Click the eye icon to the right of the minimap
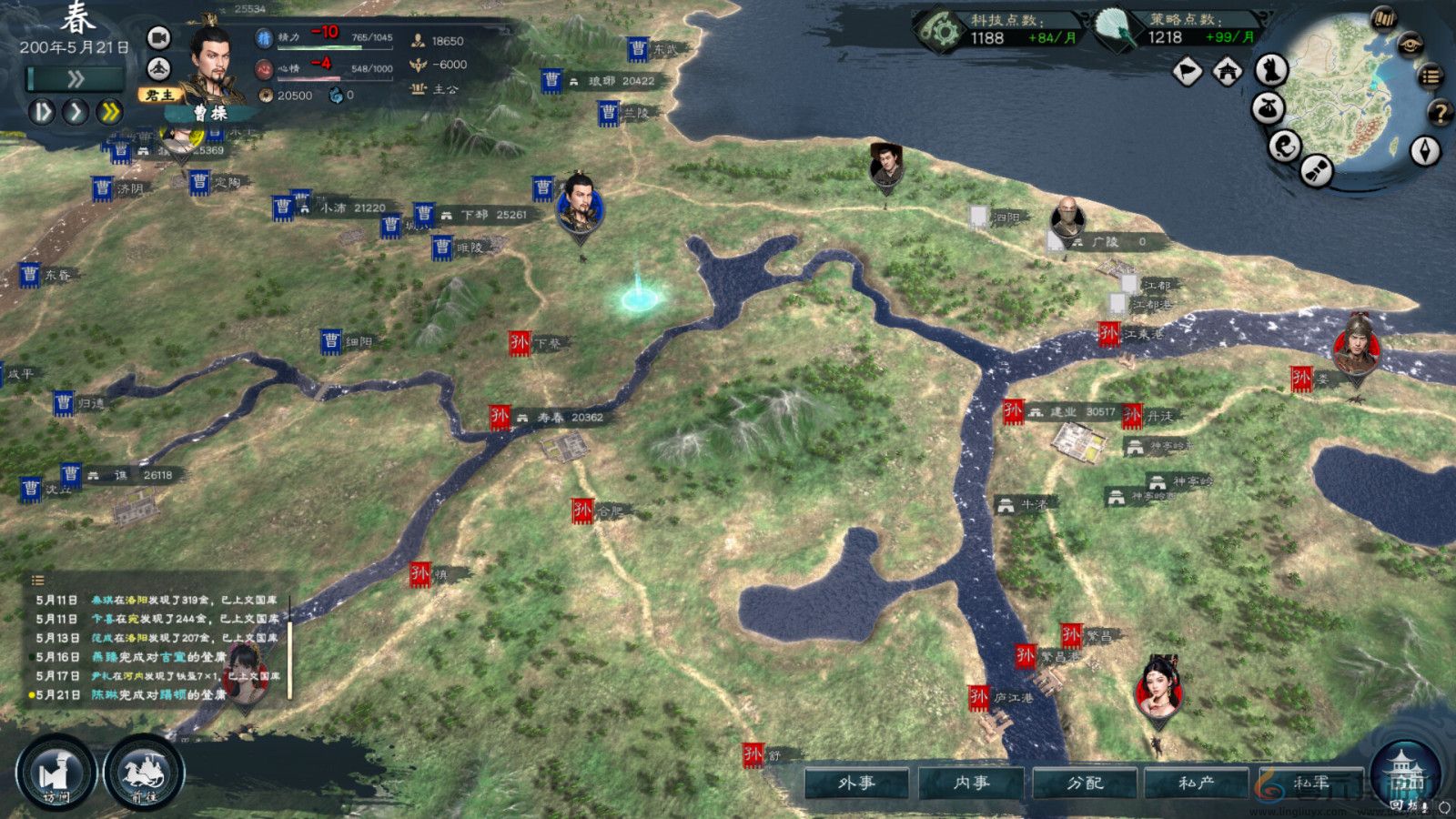 1409,42
